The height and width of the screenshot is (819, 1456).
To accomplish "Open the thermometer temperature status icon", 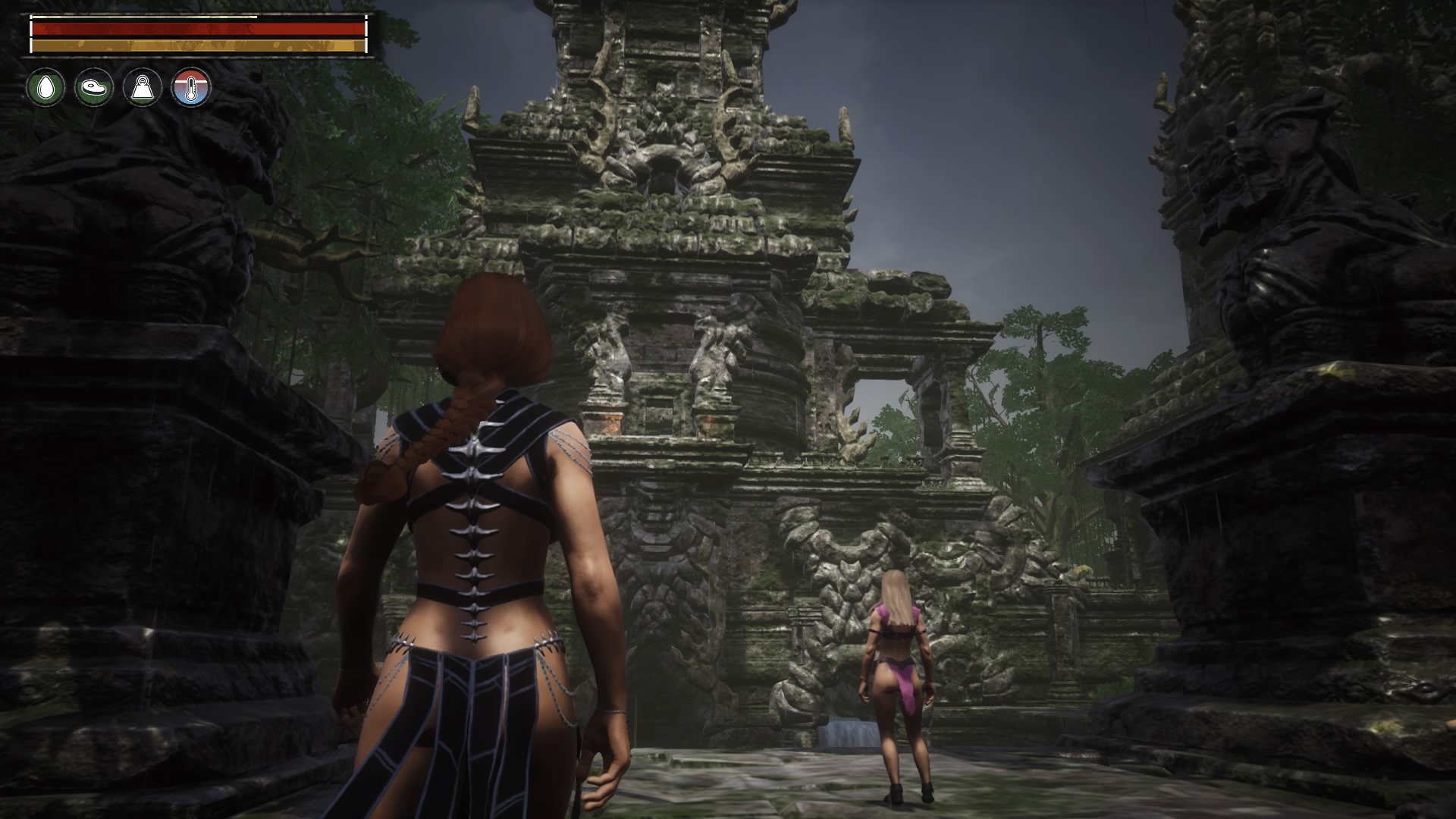I will click(x=191, y=88).
